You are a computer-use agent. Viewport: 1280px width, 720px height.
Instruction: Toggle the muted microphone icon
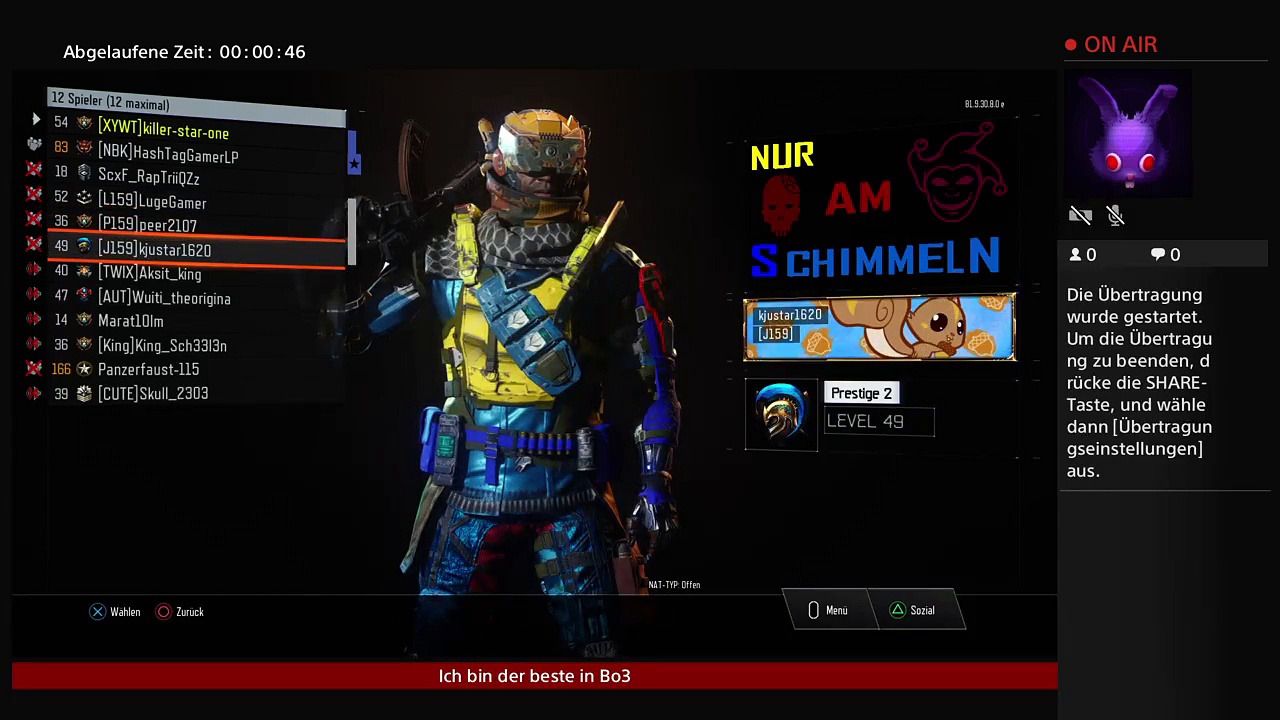pos(1116,215)
